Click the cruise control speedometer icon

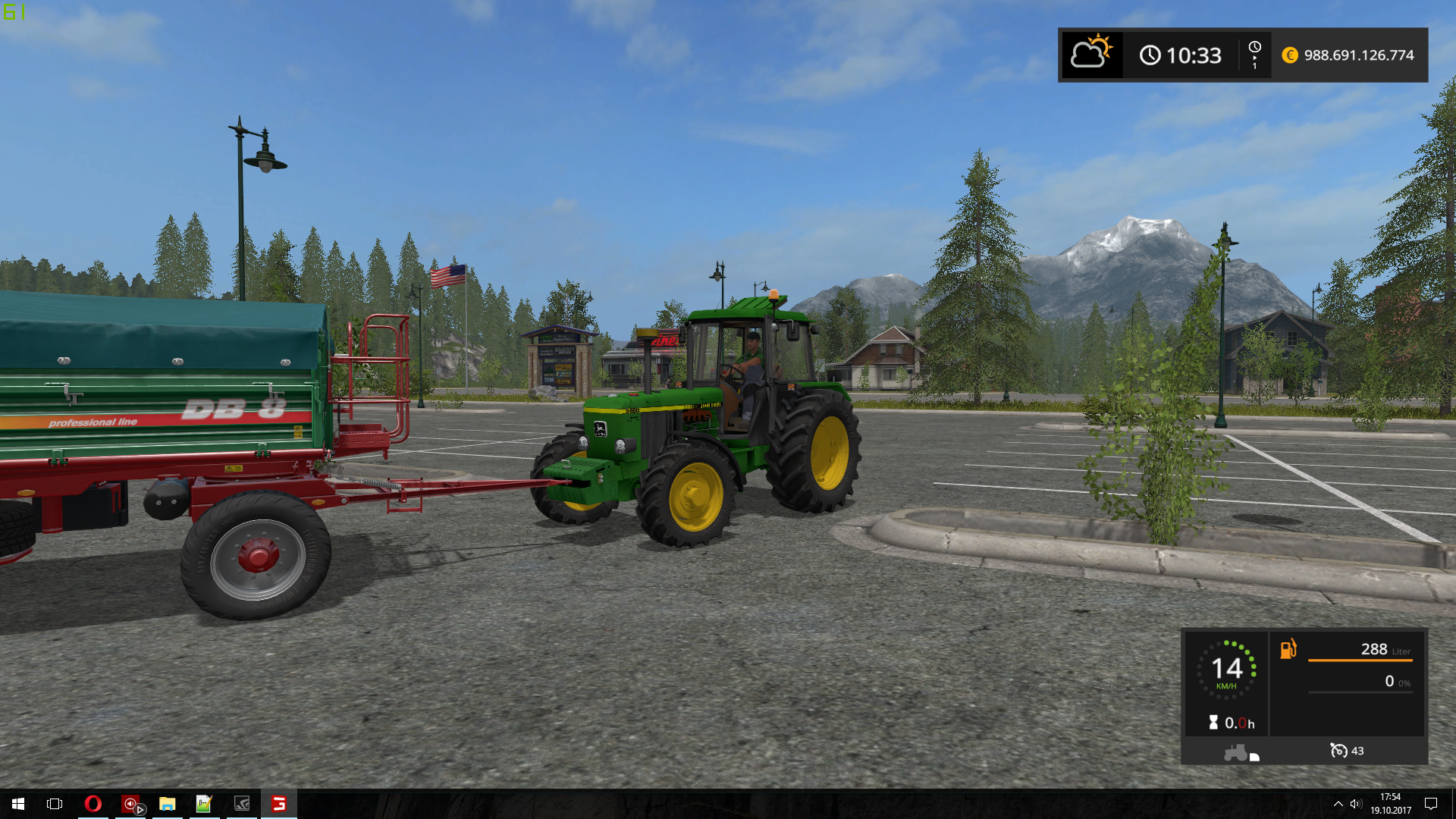click(x=1338, y=751)
